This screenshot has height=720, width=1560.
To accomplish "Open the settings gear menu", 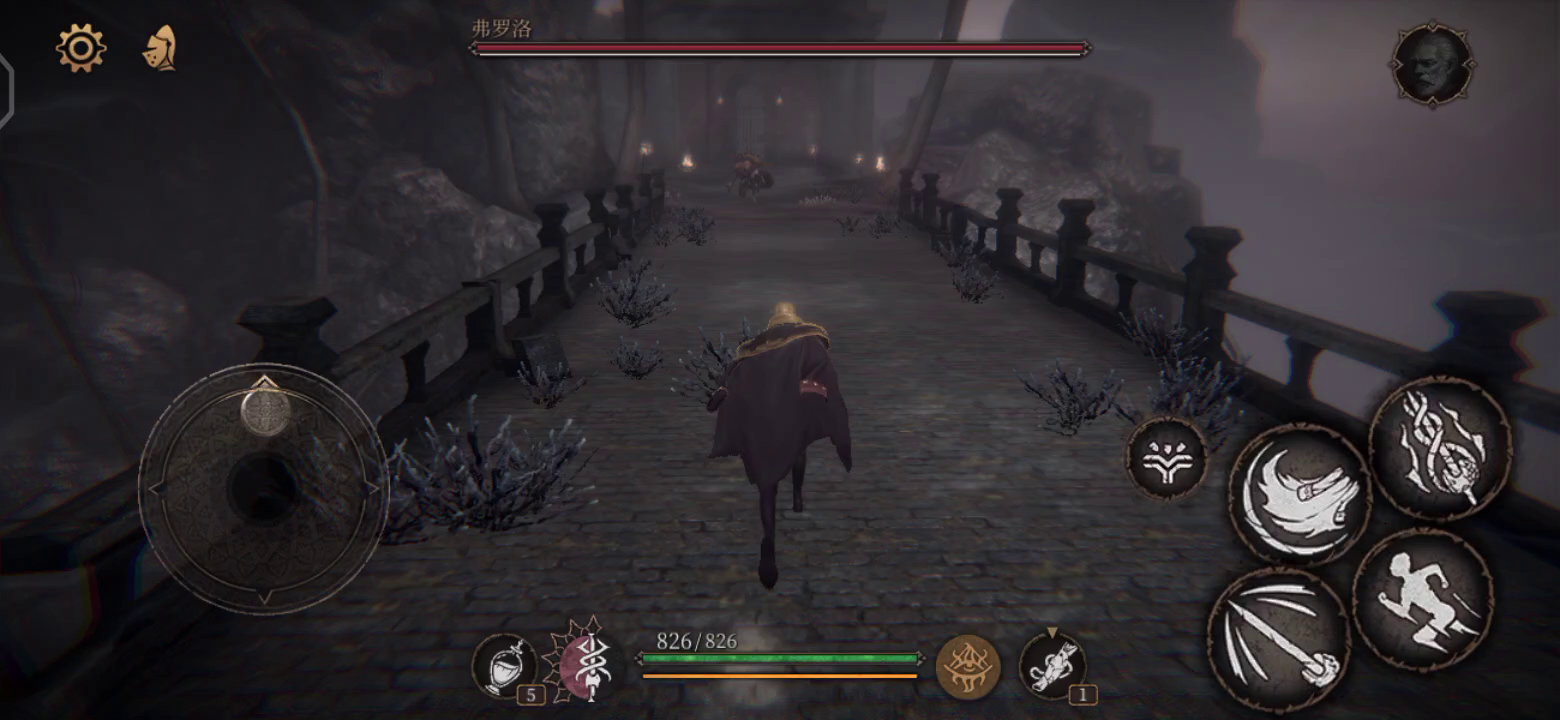I will click(x=80, y=47).
